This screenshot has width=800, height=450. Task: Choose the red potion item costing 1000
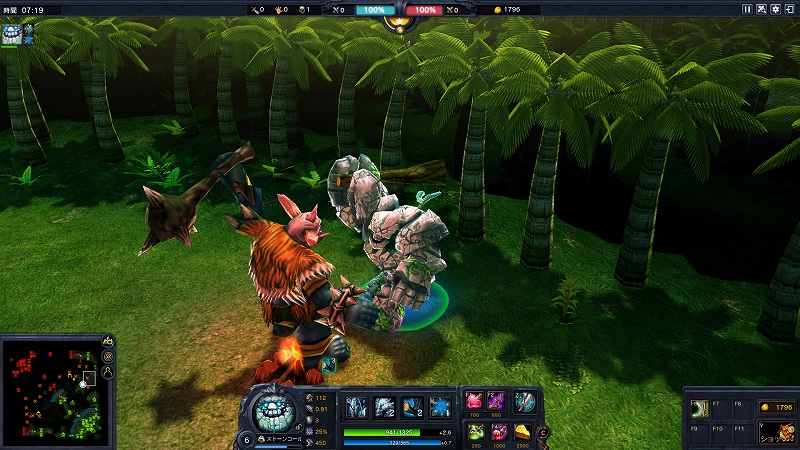[x=498, y=432]
